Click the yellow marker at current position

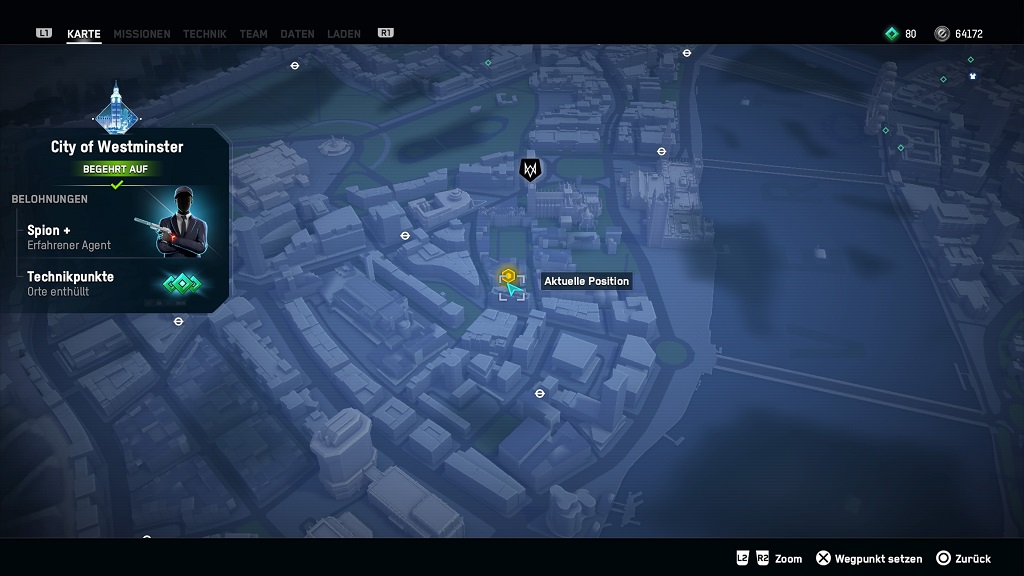(508, 276)
